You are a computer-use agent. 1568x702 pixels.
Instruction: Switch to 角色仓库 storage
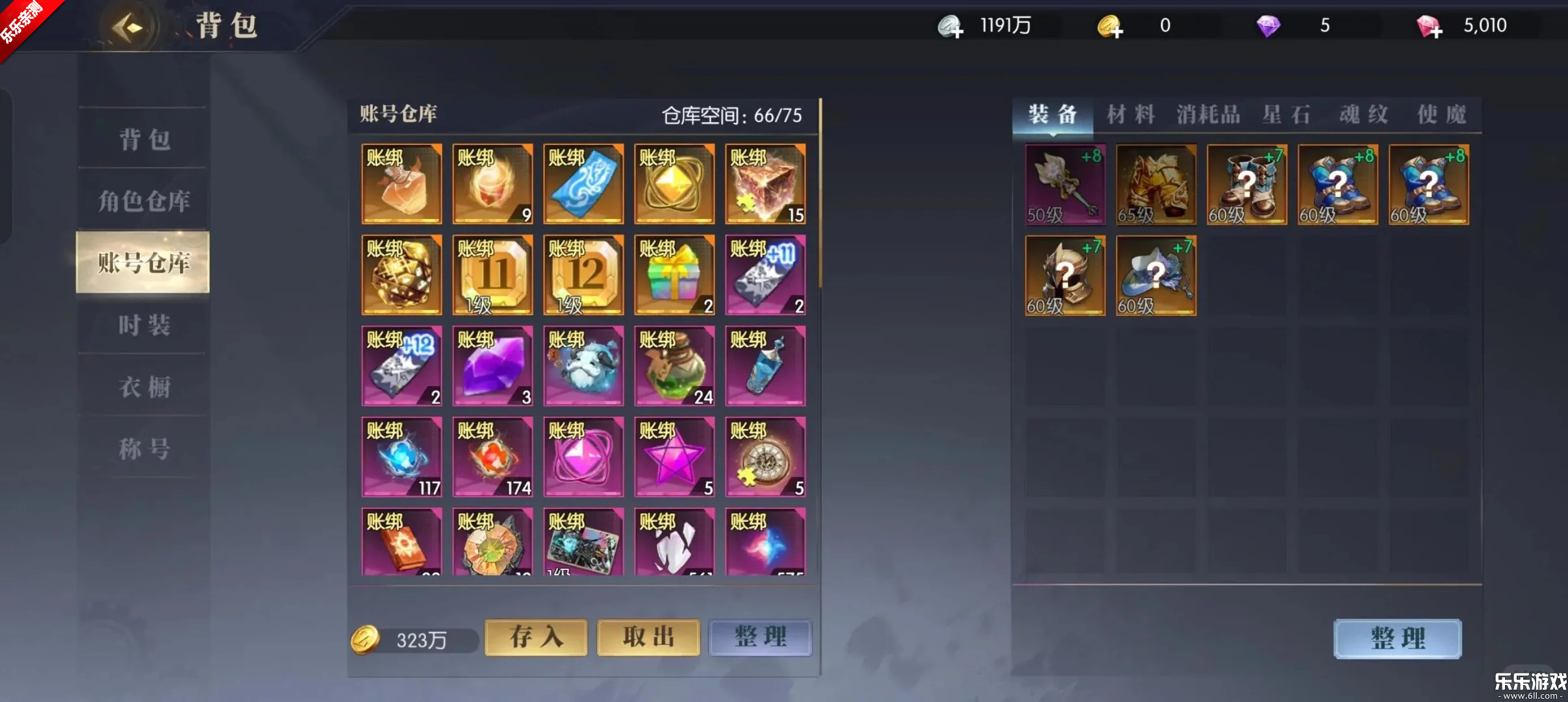click(144, 201)
